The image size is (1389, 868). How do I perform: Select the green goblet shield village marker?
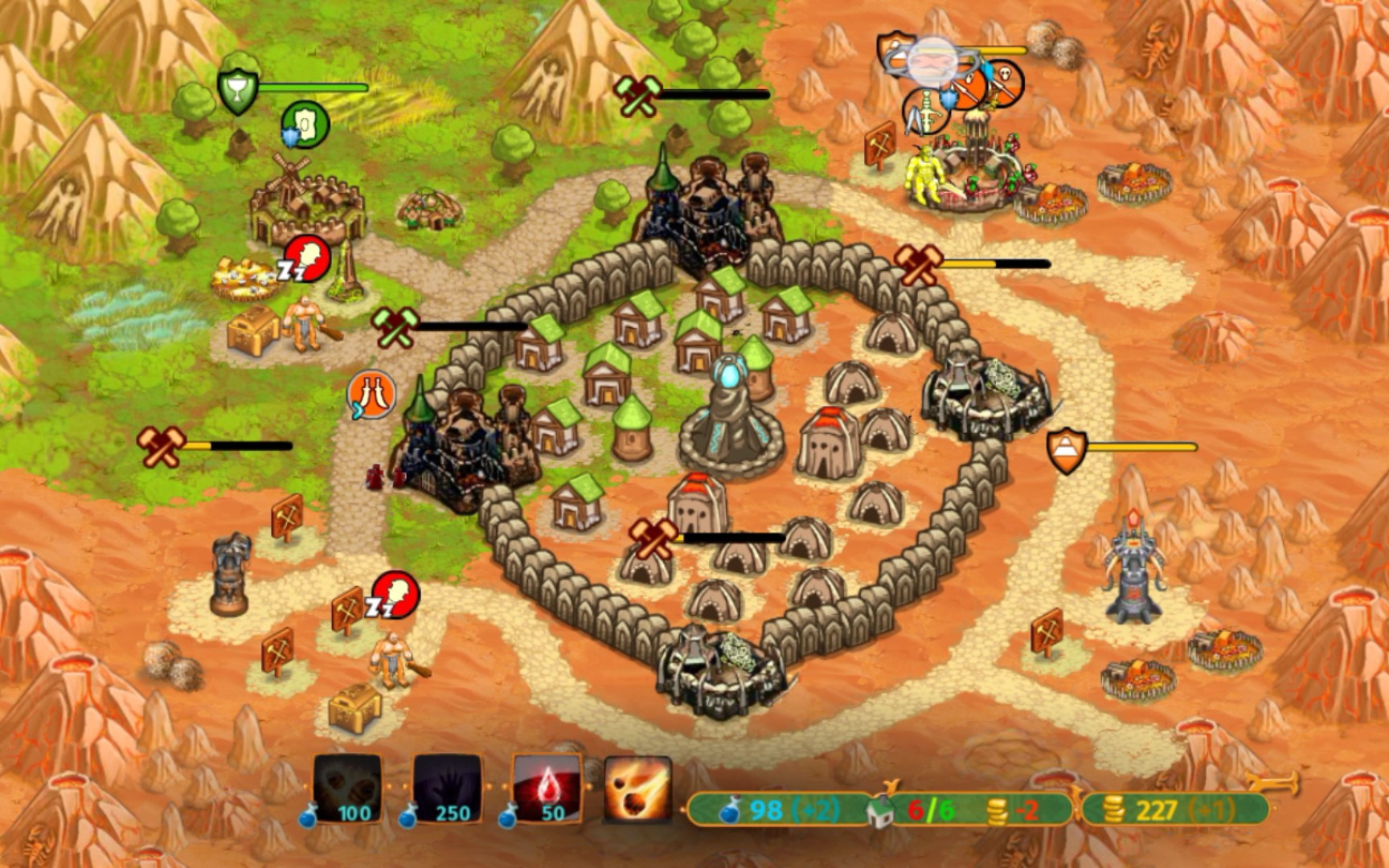click(x=238, y=90)
